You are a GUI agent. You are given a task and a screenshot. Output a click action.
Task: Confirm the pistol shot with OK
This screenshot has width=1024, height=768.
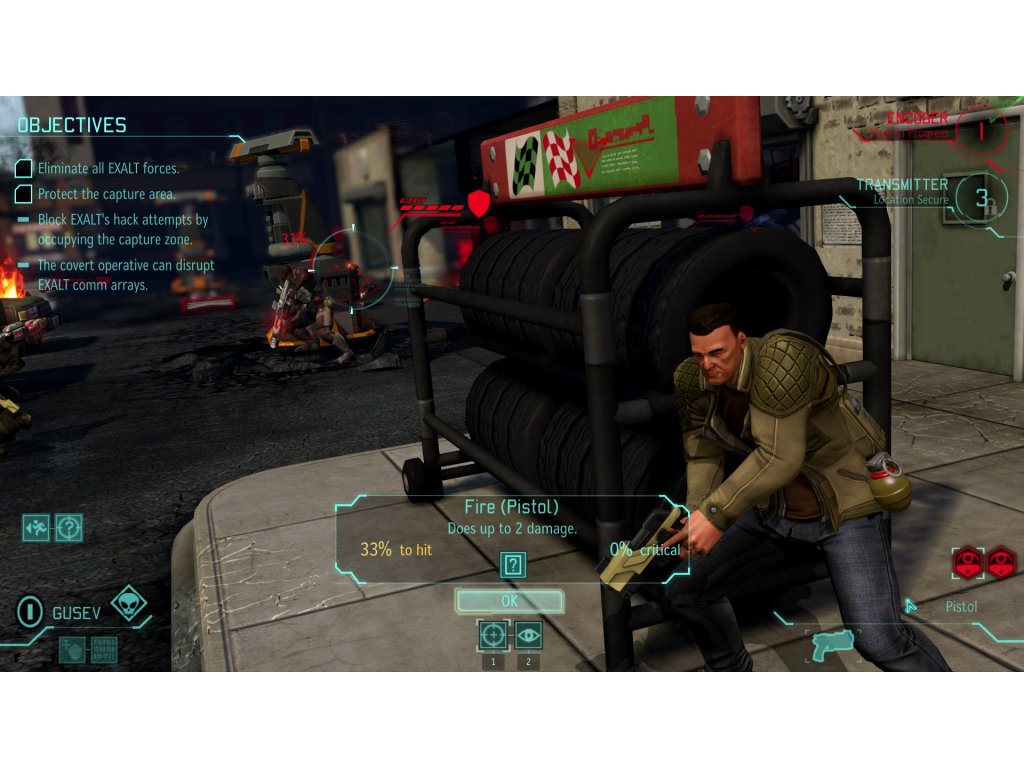[x=510, y=601]
